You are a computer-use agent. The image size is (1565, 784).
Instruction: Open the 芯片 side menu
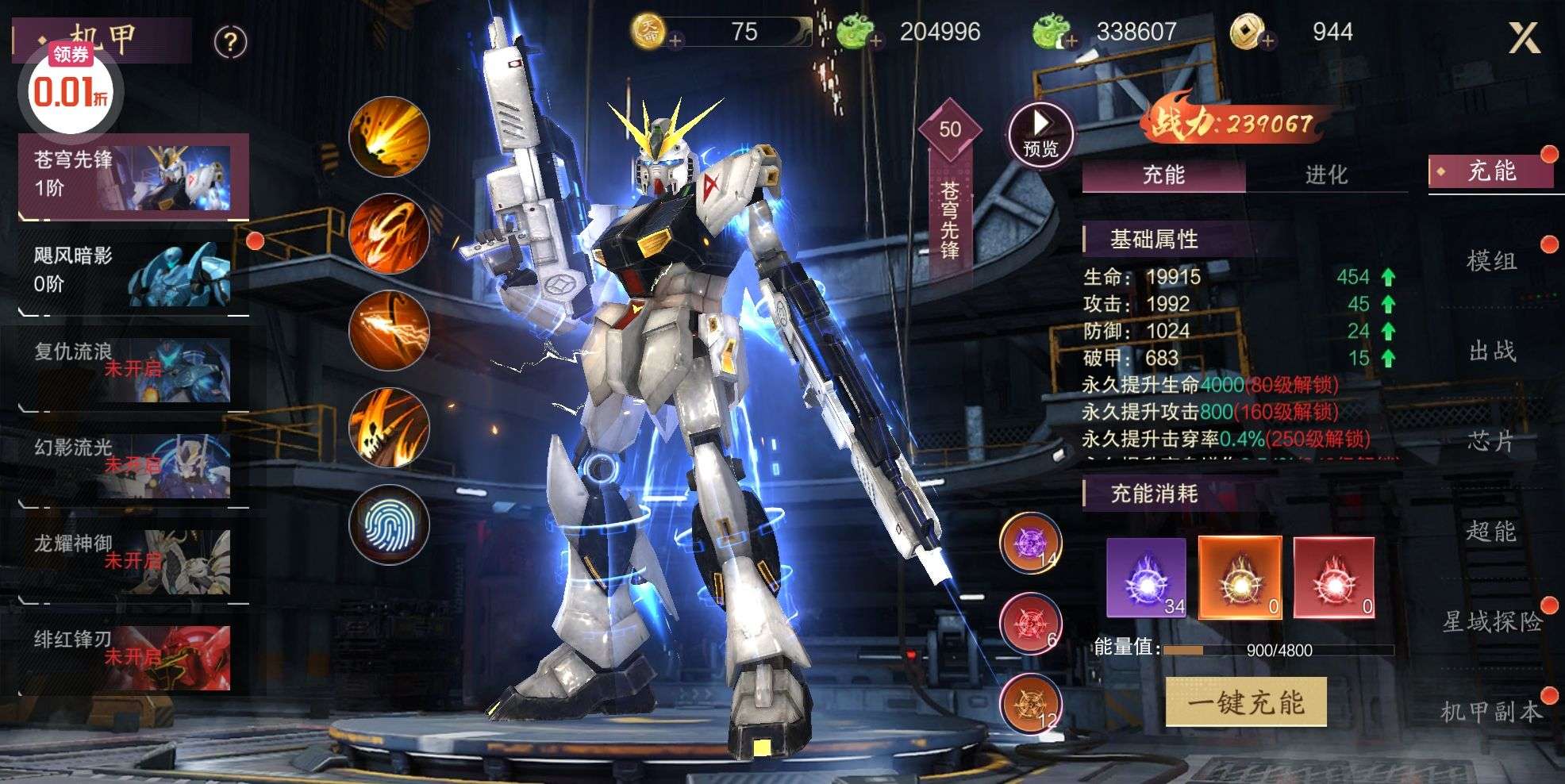pyautogui.click(x=1491, y=441)
